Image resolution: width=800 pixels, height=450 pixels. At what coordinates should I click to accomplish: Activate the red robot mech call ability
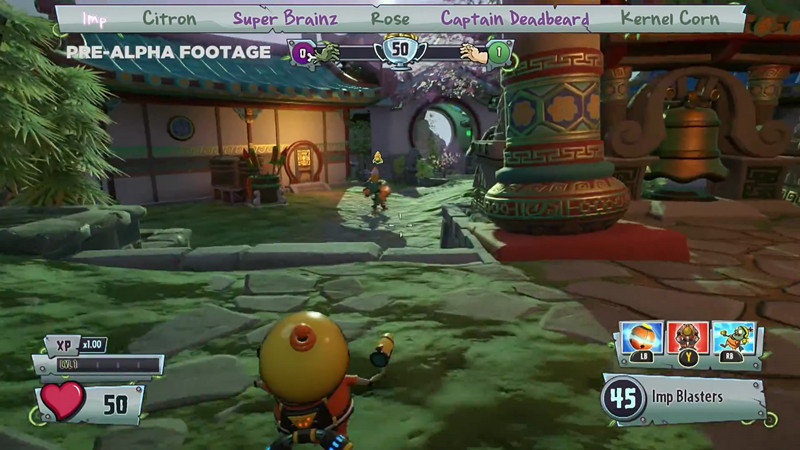(688, 338)
